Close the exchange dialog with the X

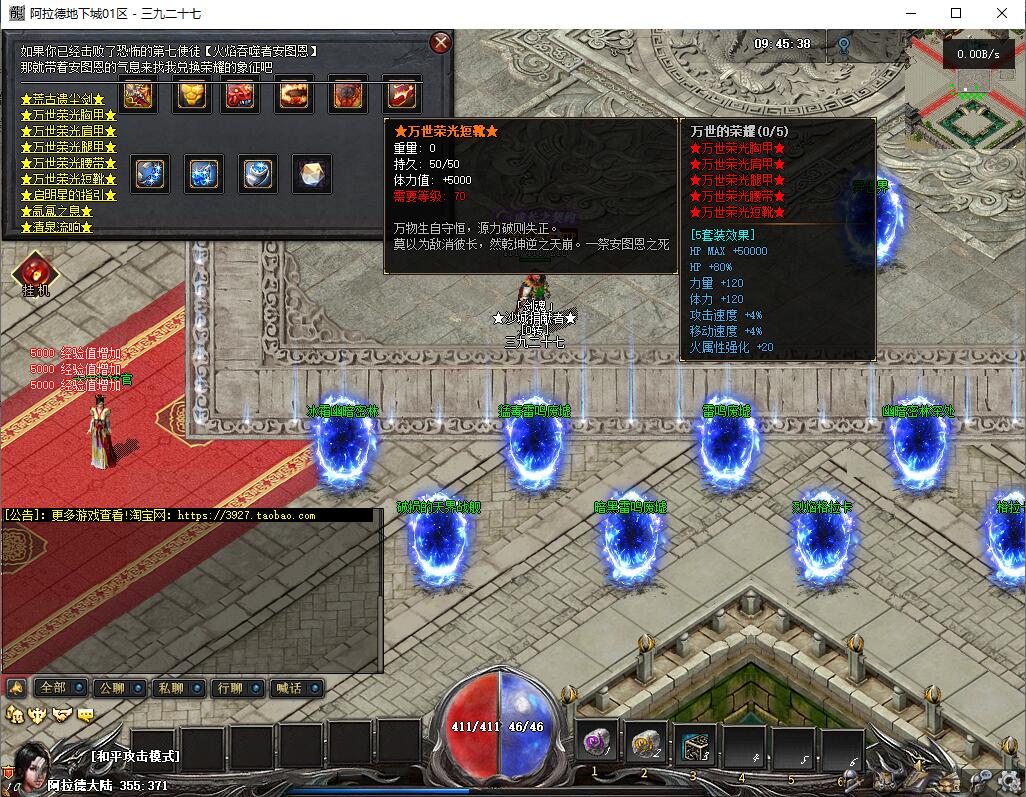coord(440,42)
